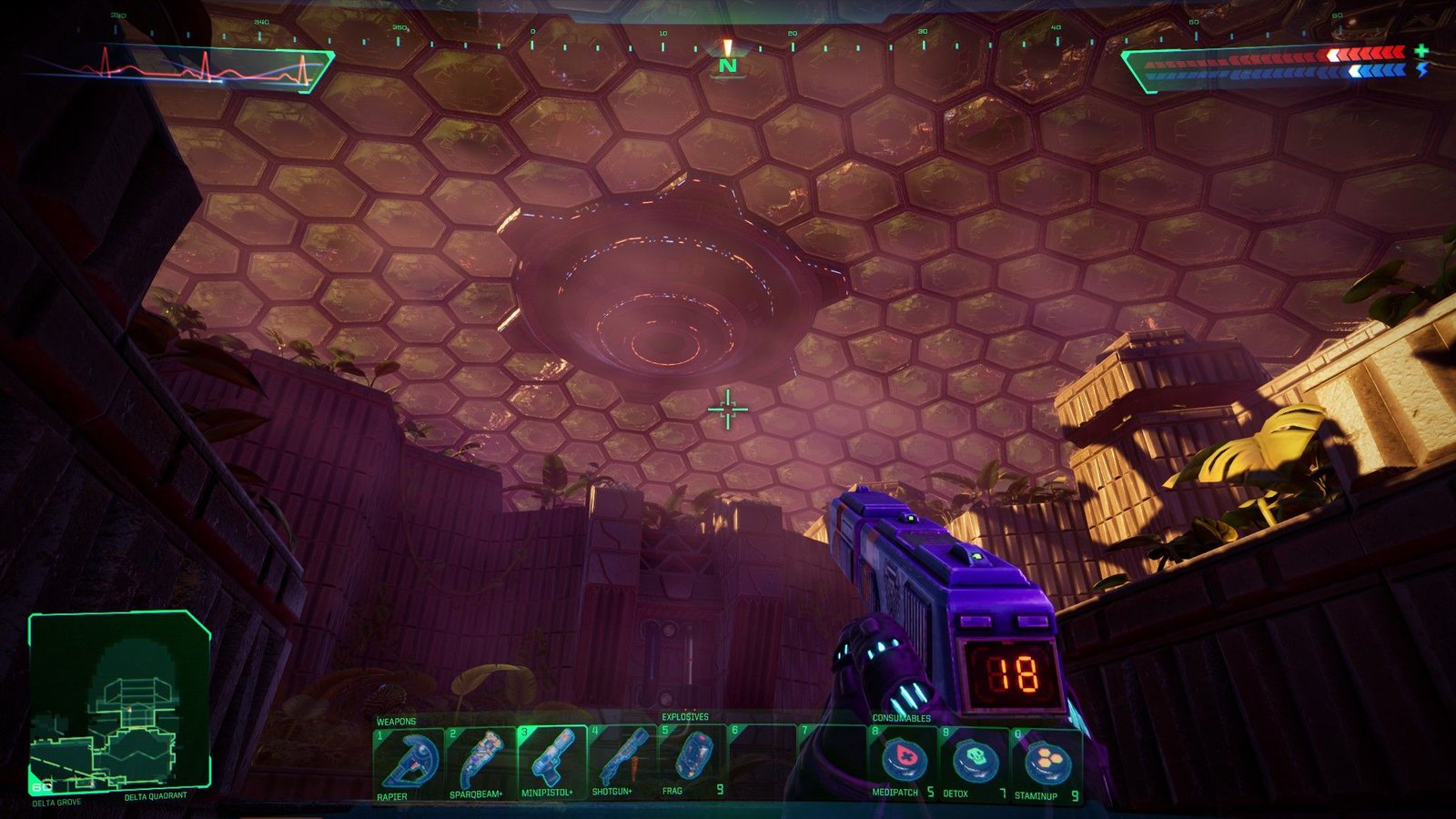The height and width of the screenshot is (819, 1456).
Task: Click the compass north marker
Action: click(x=727, y=66)
